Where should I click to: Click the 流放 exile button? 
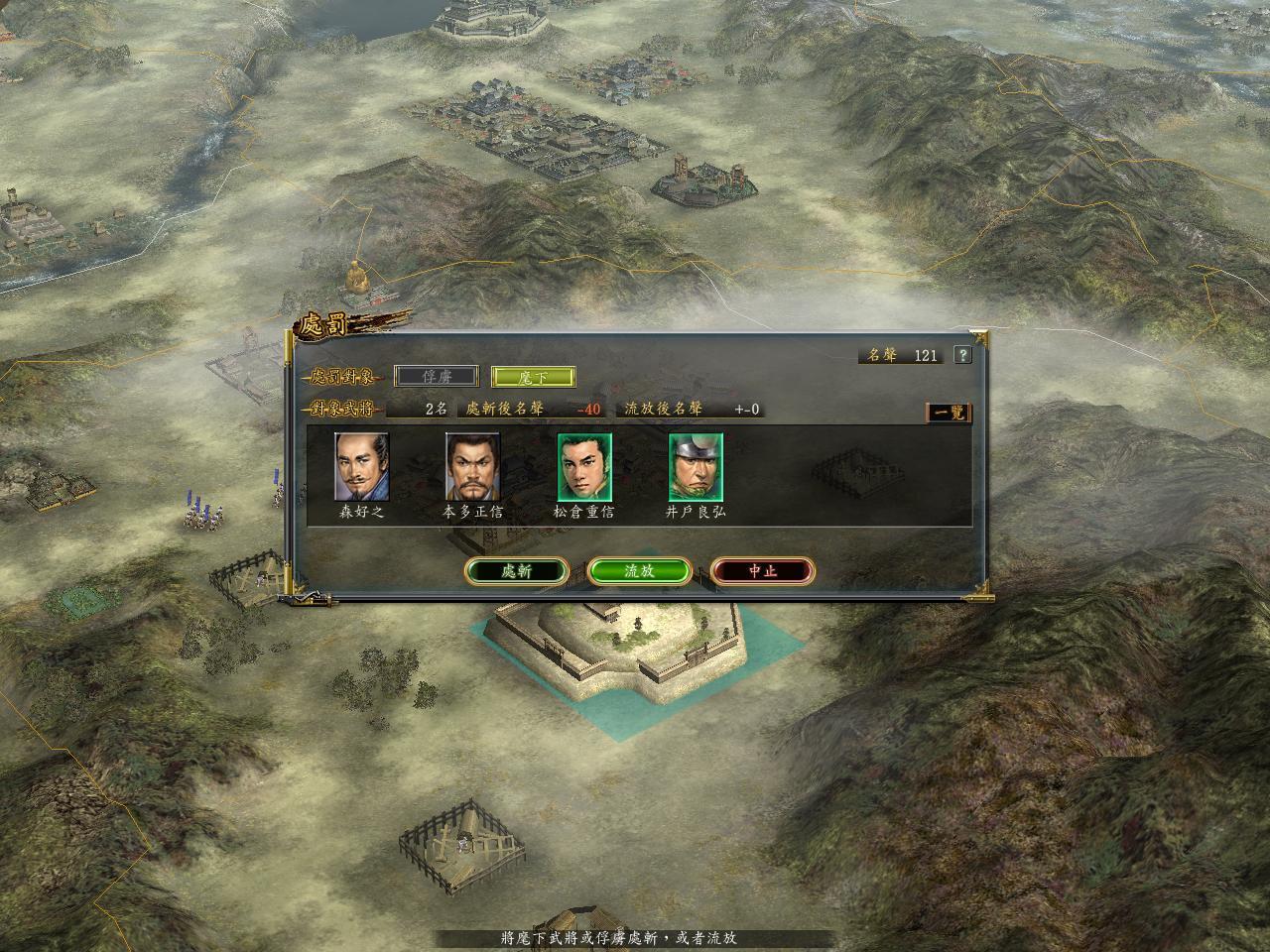tap(639, 571)
